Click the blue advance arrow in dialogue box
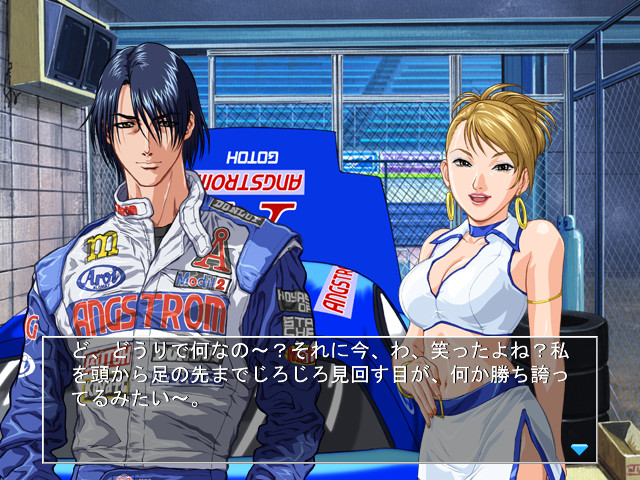640x480 pixels. click(579, 449)
